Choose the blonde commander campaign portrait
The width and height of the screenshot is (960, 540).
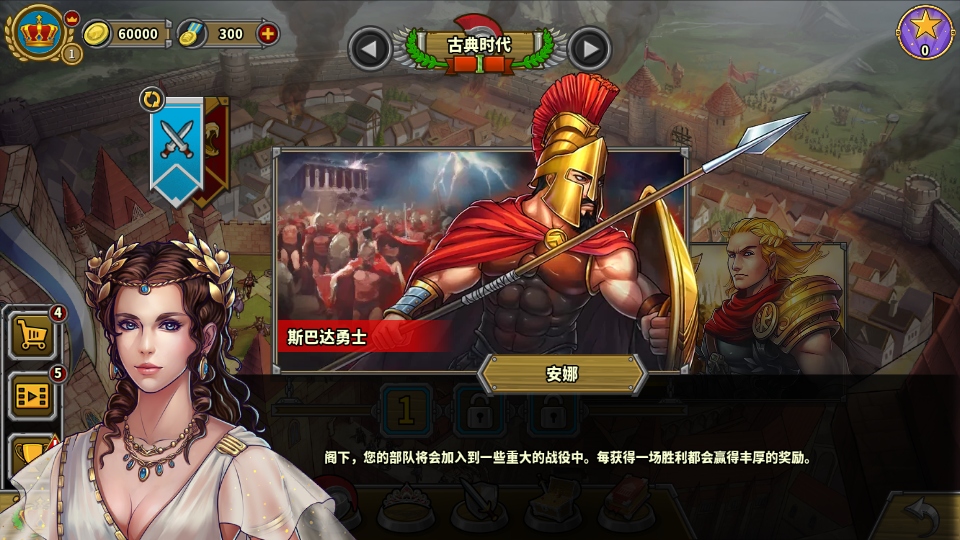pos(770,300)
